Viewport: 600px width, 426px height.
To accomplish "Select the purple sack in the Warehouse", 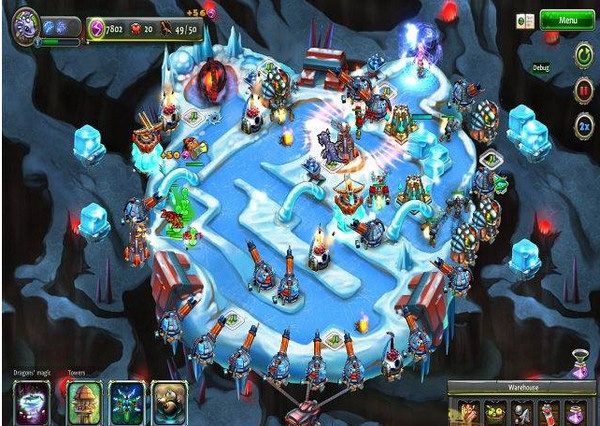I will pos(575,411).
